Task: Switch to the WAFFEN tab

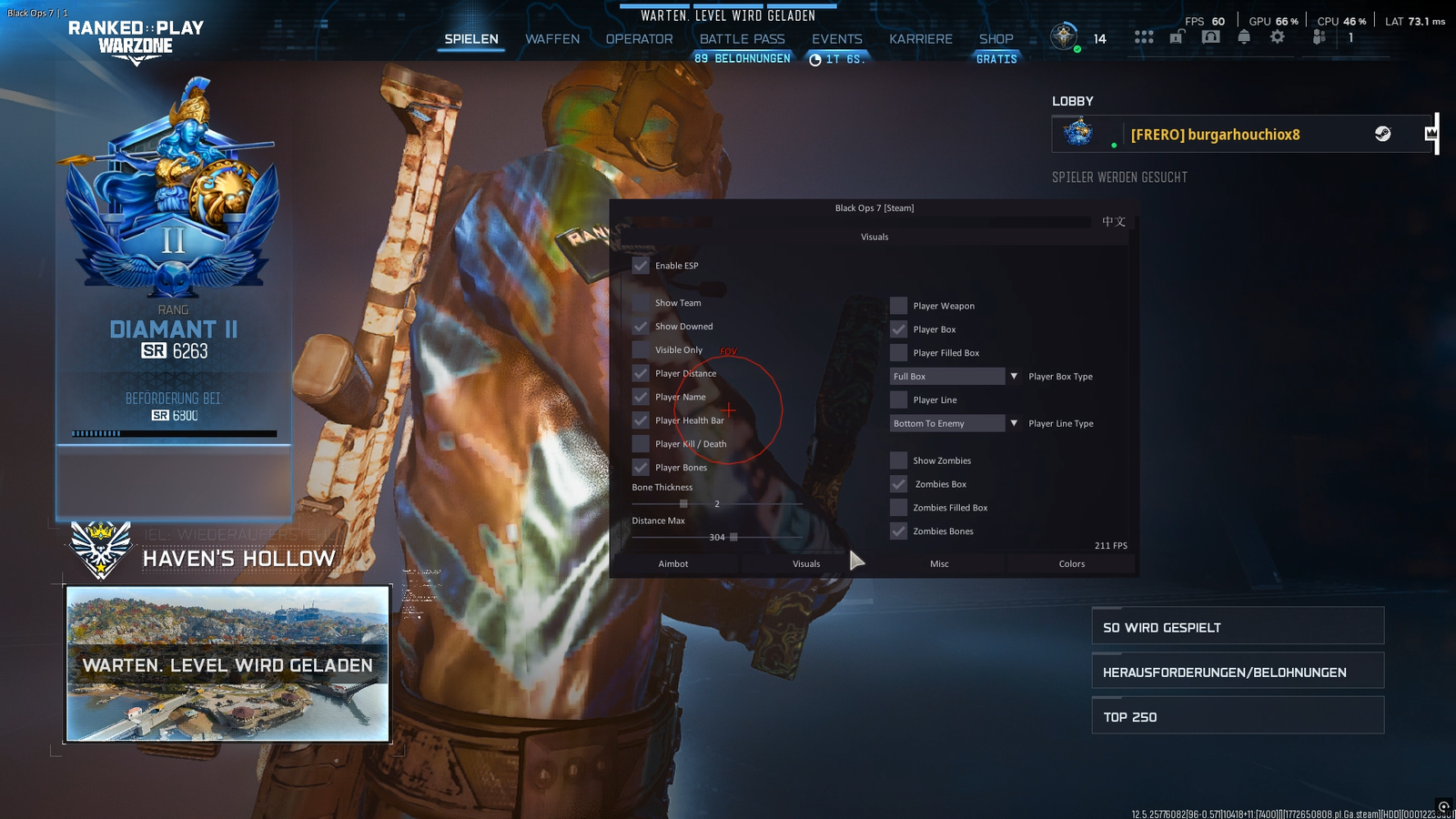Action: (552, 39)
